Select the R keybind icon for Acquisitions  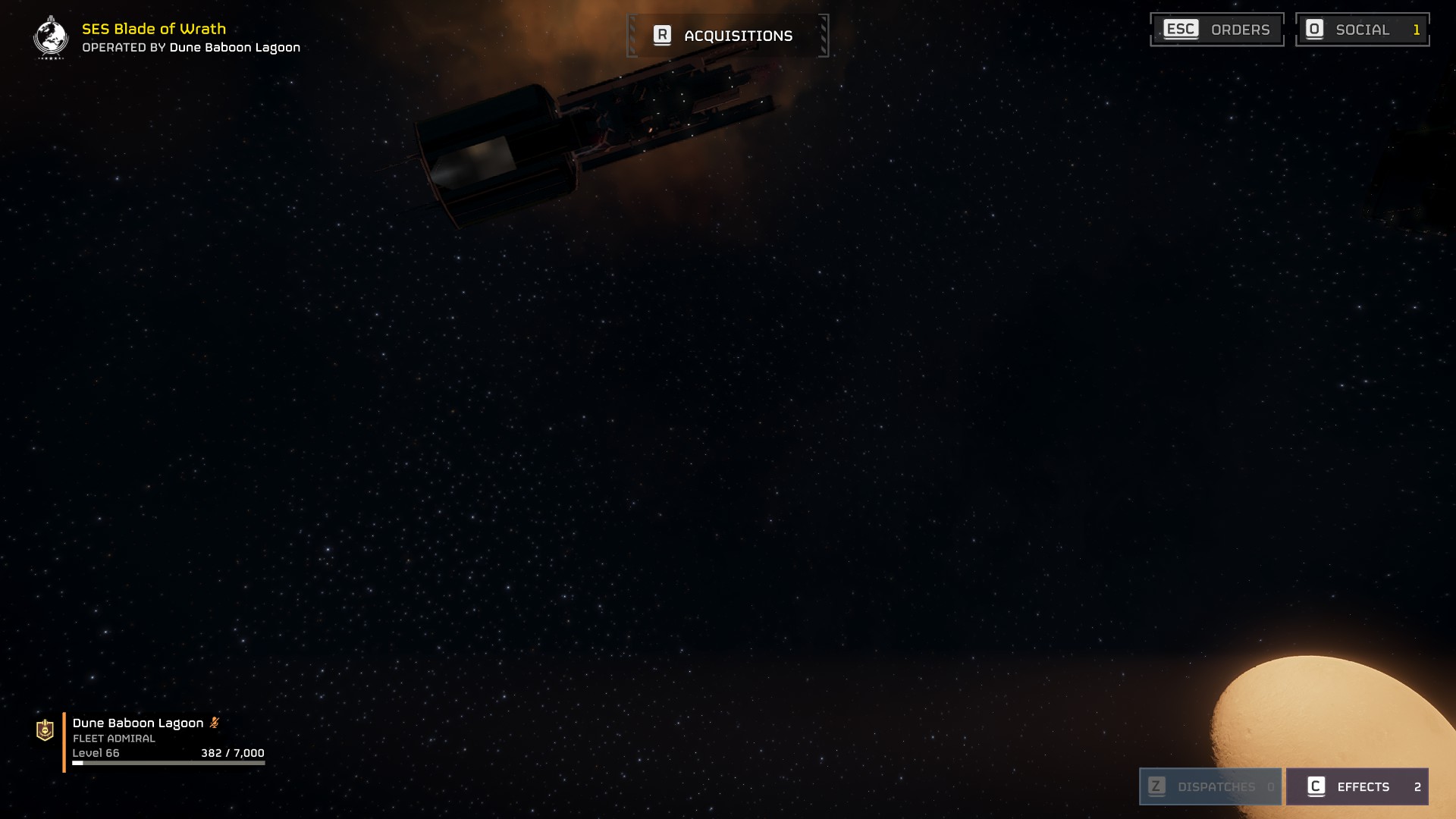pos(662,35)
